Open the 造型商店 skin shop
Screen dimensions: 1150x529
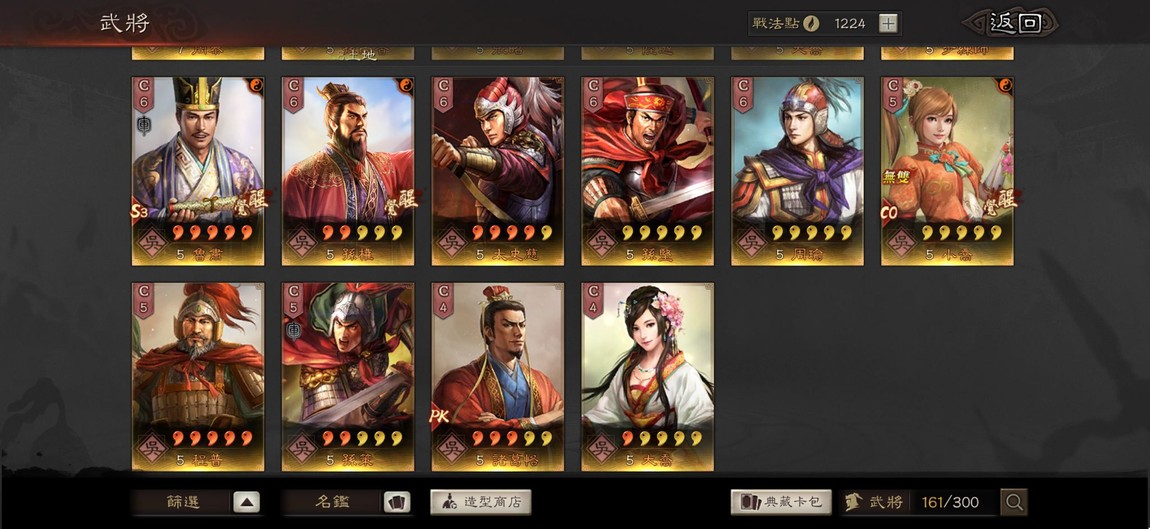point(481,502)
